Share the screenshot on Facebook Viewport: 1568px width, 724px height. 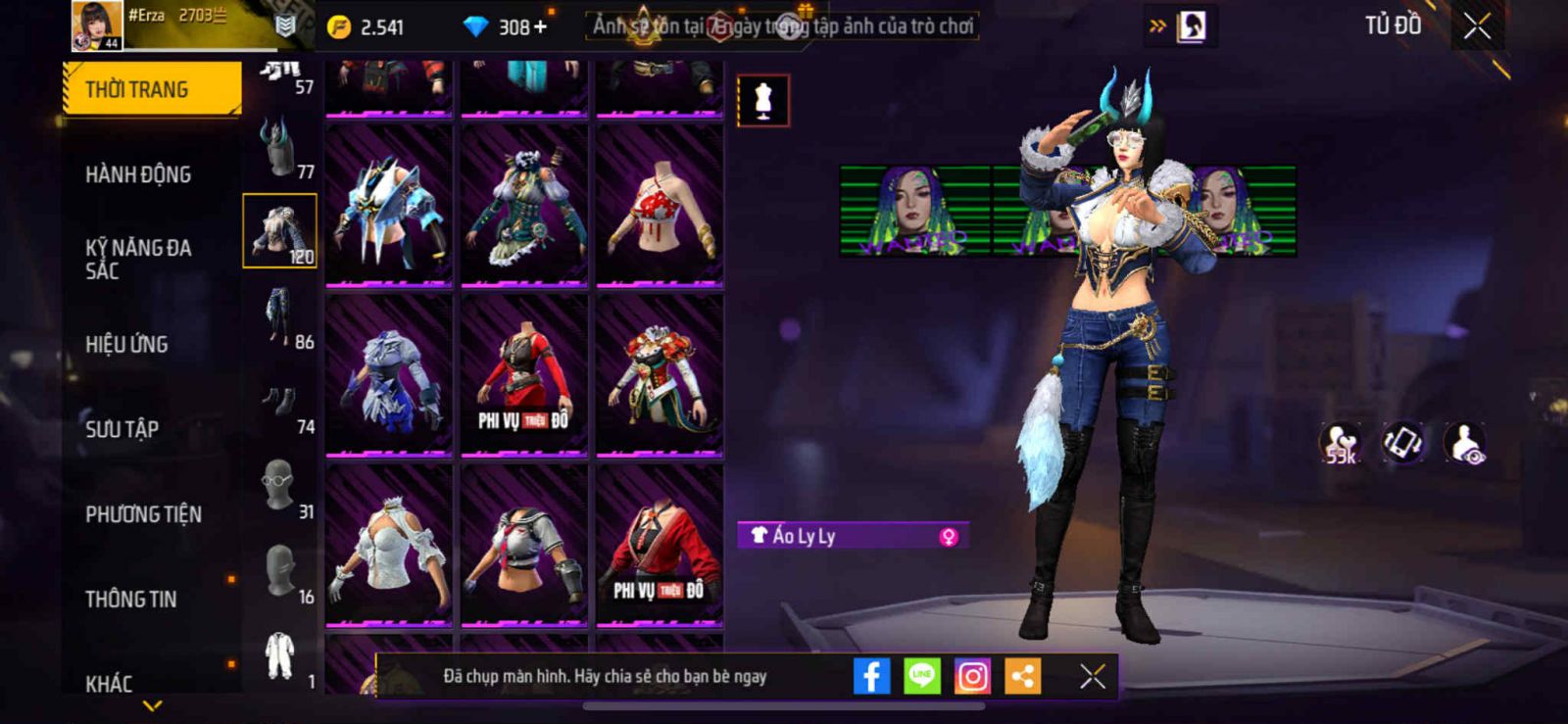(x=871, y=676)
